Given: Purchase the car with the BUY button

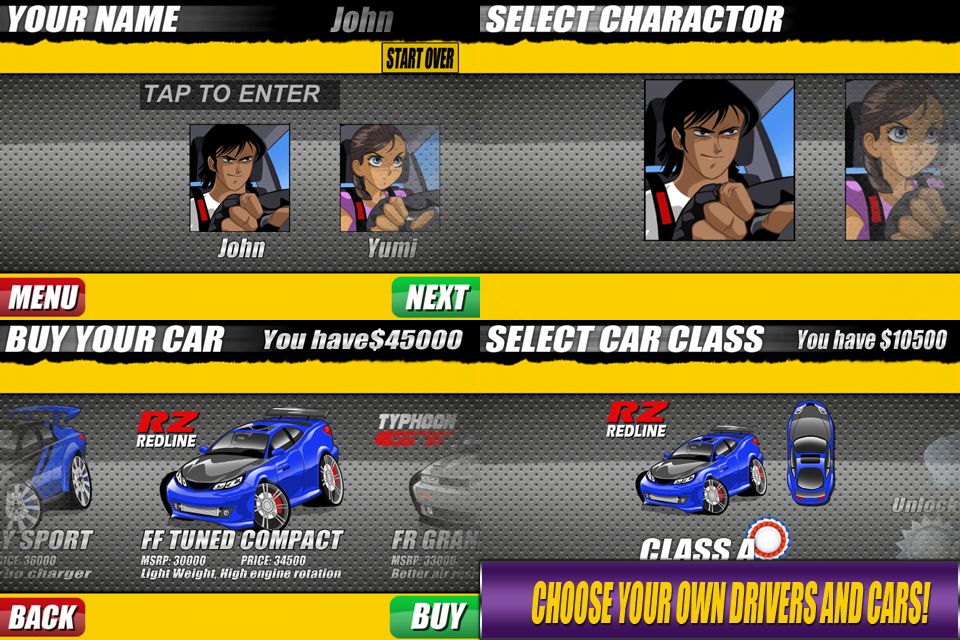Looking at the screenshot, I should coord(435,616).
